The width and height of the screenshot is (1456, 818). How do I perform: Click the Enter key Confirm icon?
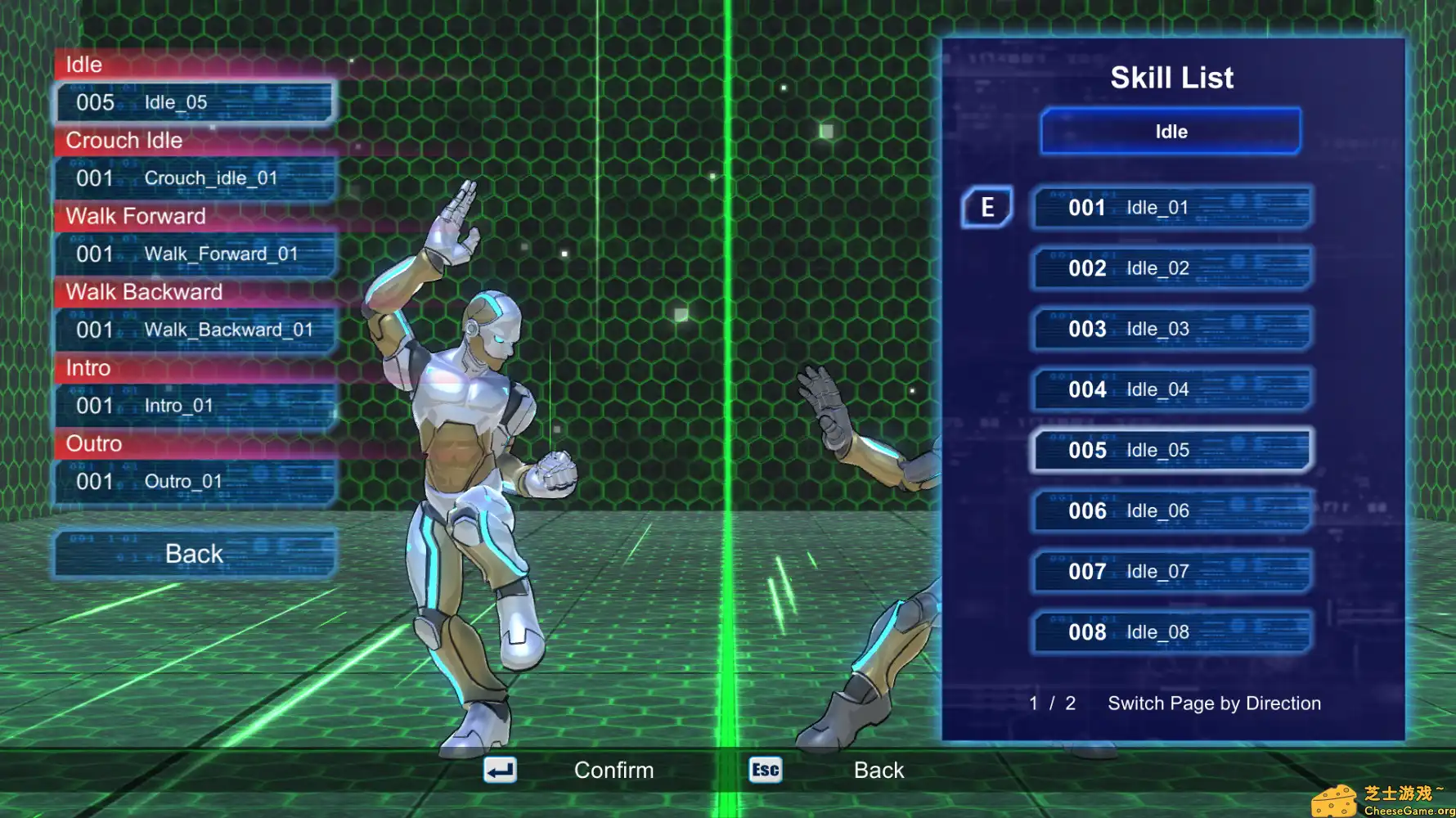pos(500,770)
